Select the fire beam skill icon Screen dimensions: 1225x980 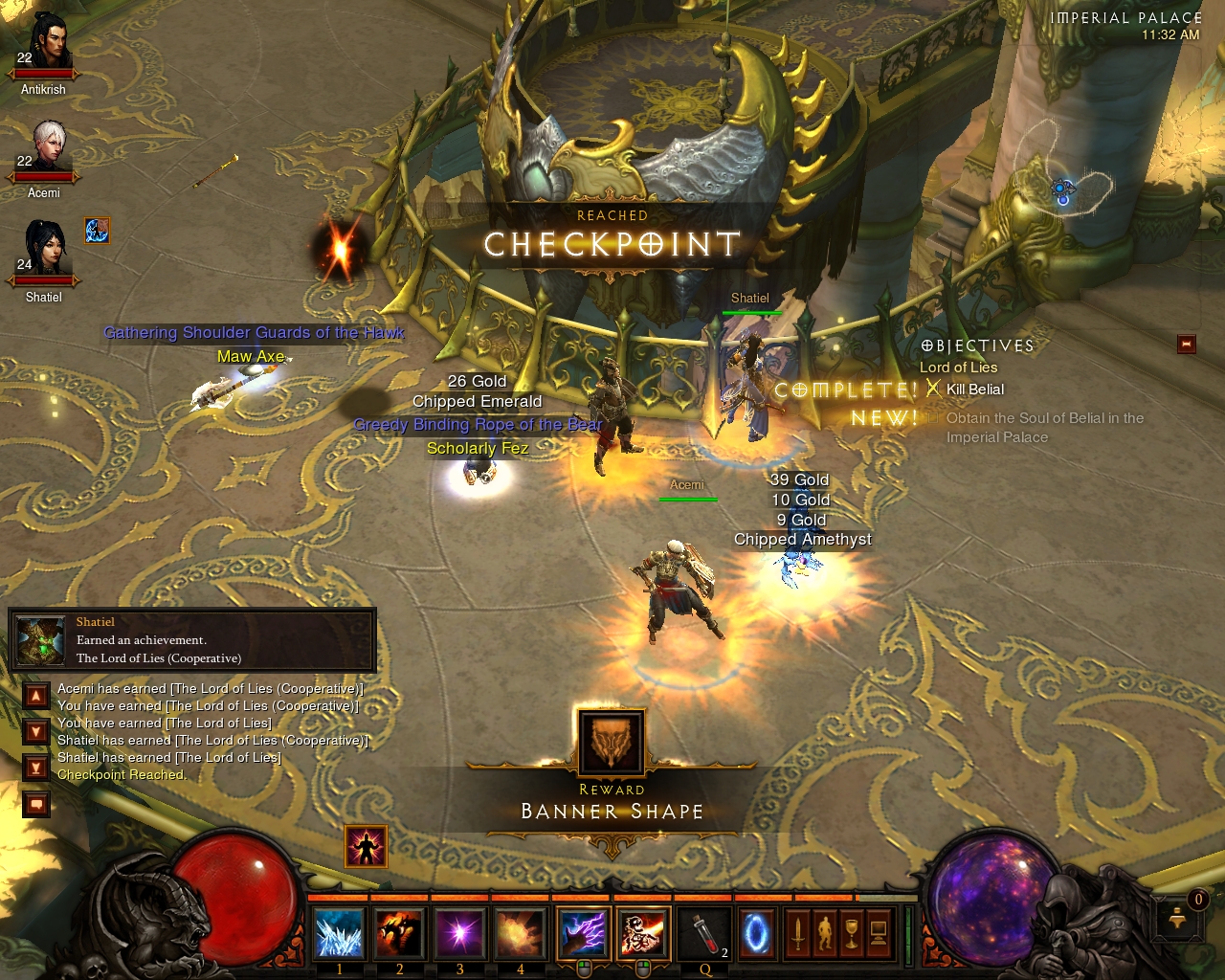(643, 934)
